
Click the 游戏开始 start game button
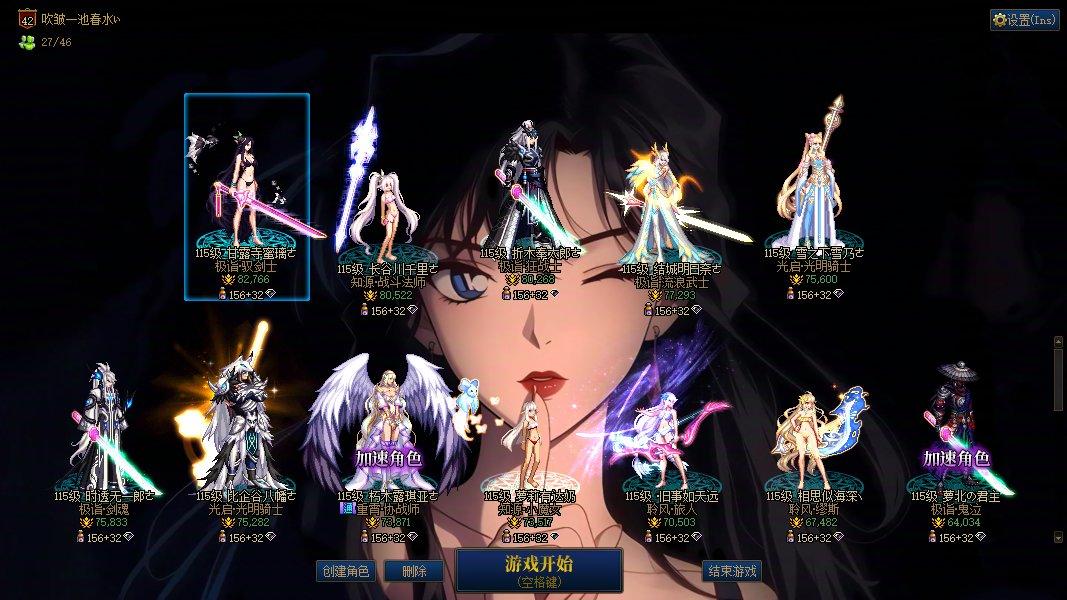click(x=539, y=570)
